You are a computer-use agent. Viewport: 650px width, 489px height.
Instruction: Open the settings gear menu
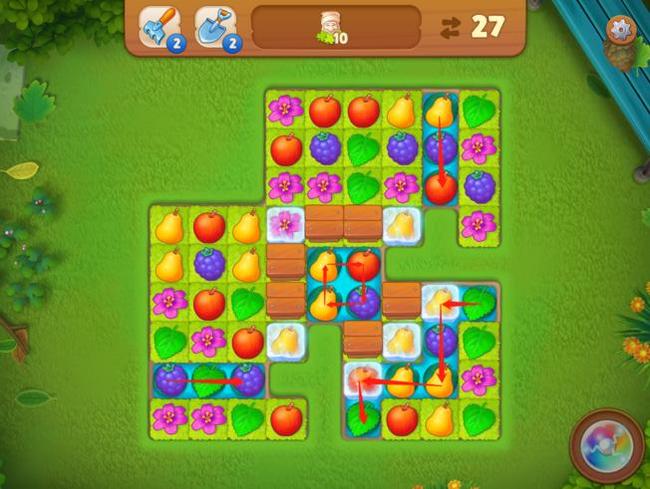point(622,29)
